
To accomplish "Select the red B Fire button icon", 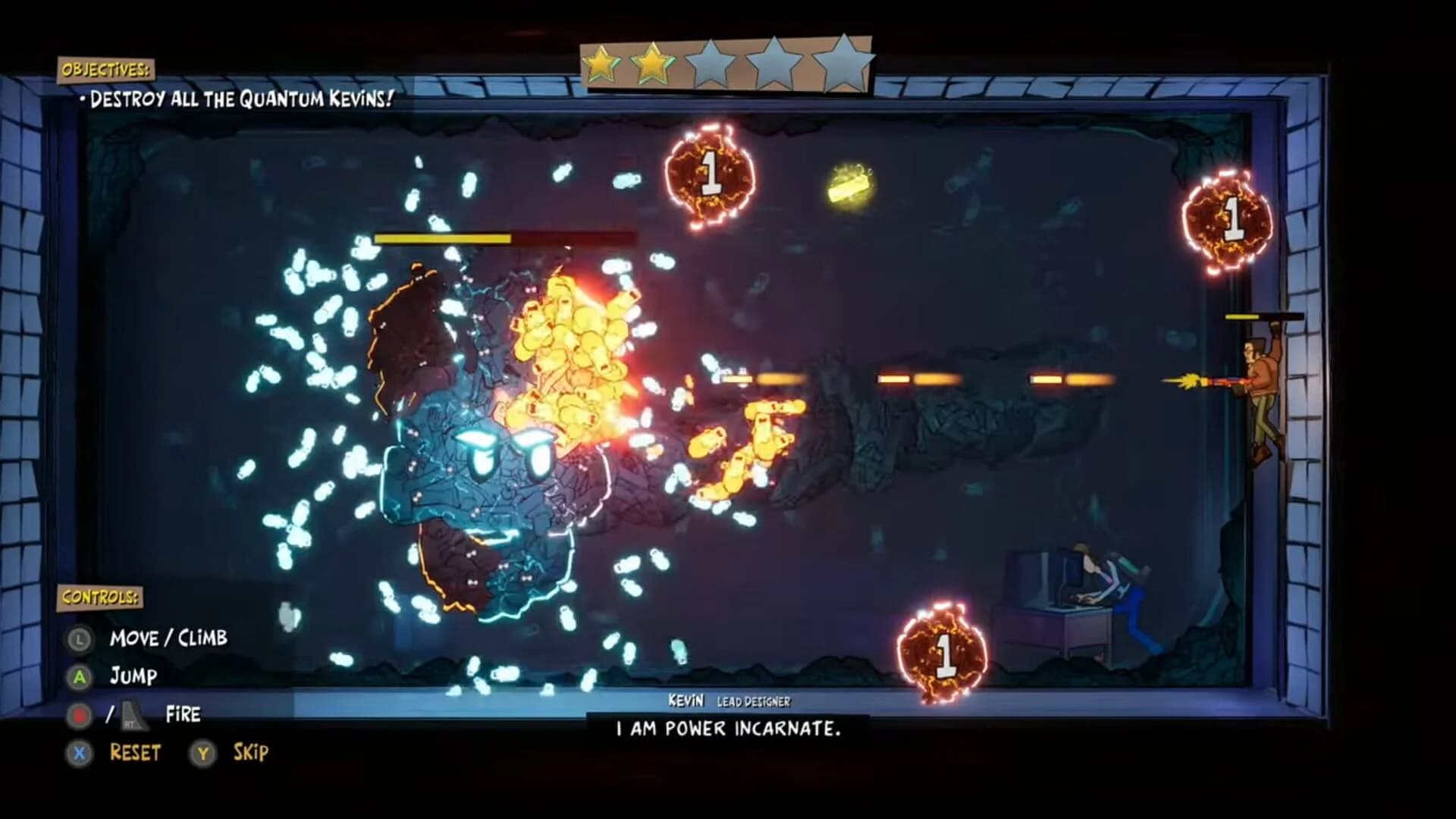I will point(78,714).
